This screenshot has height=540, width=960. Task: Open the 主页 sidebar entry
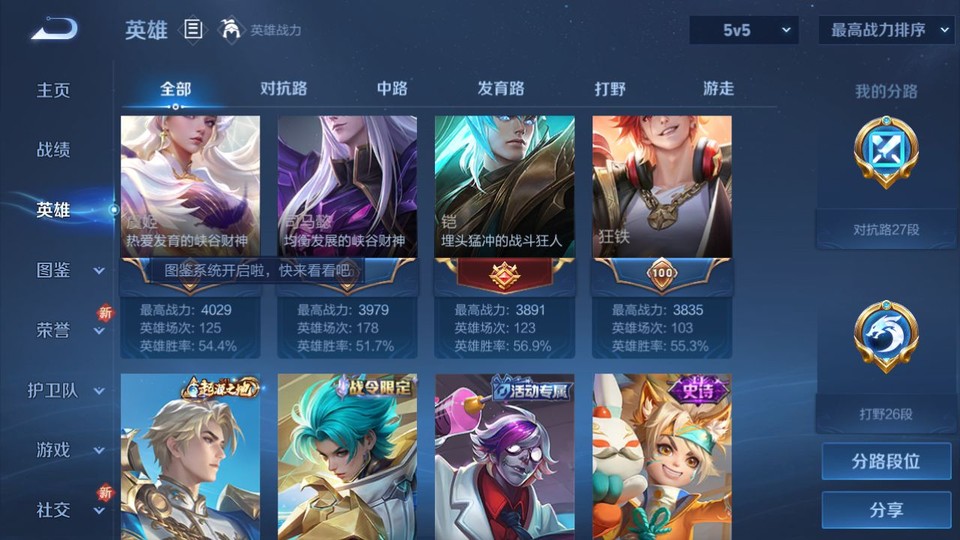tap(54, 90)
